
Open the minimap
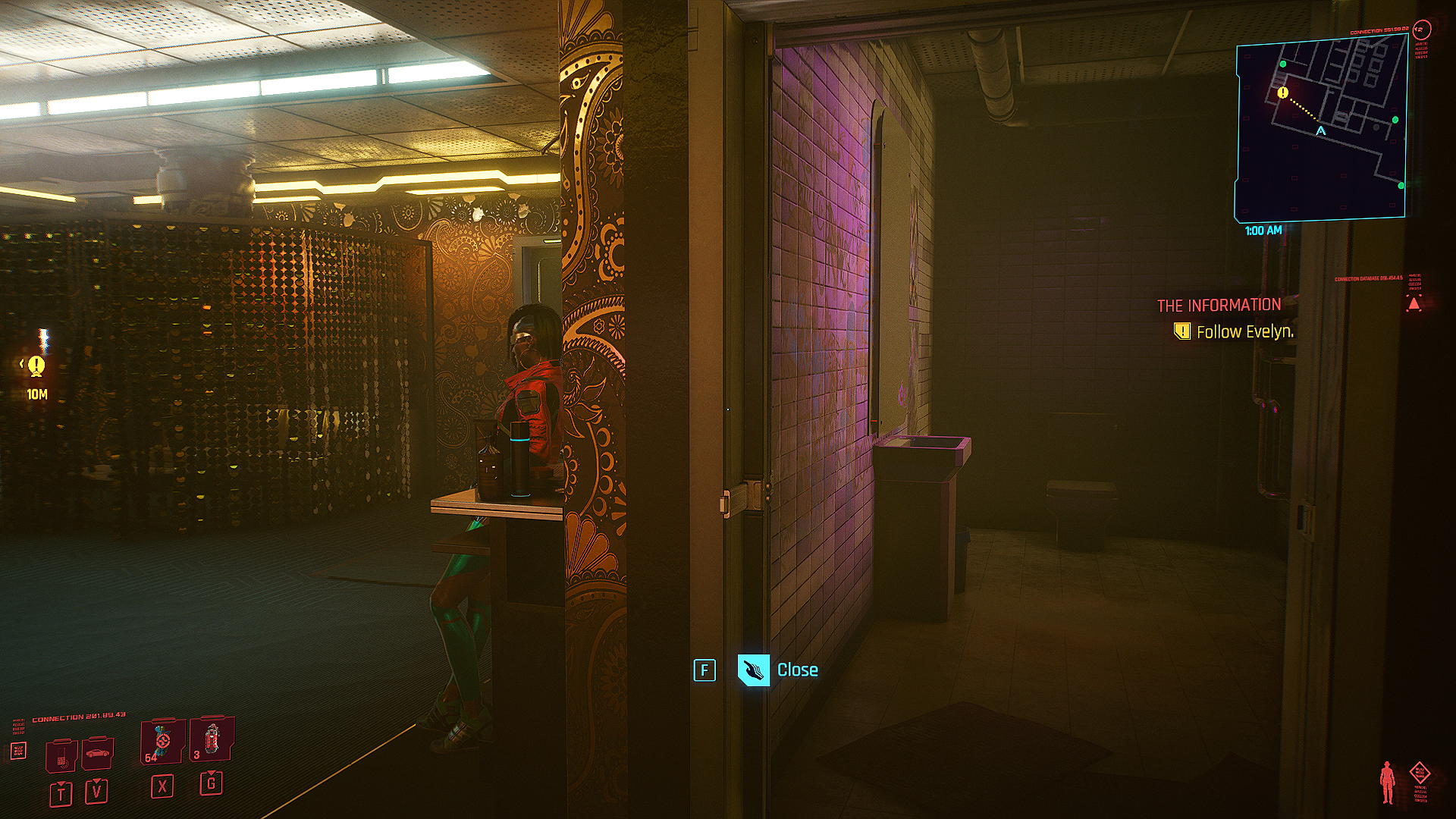pyautogui.click(x=1321, y=129)
